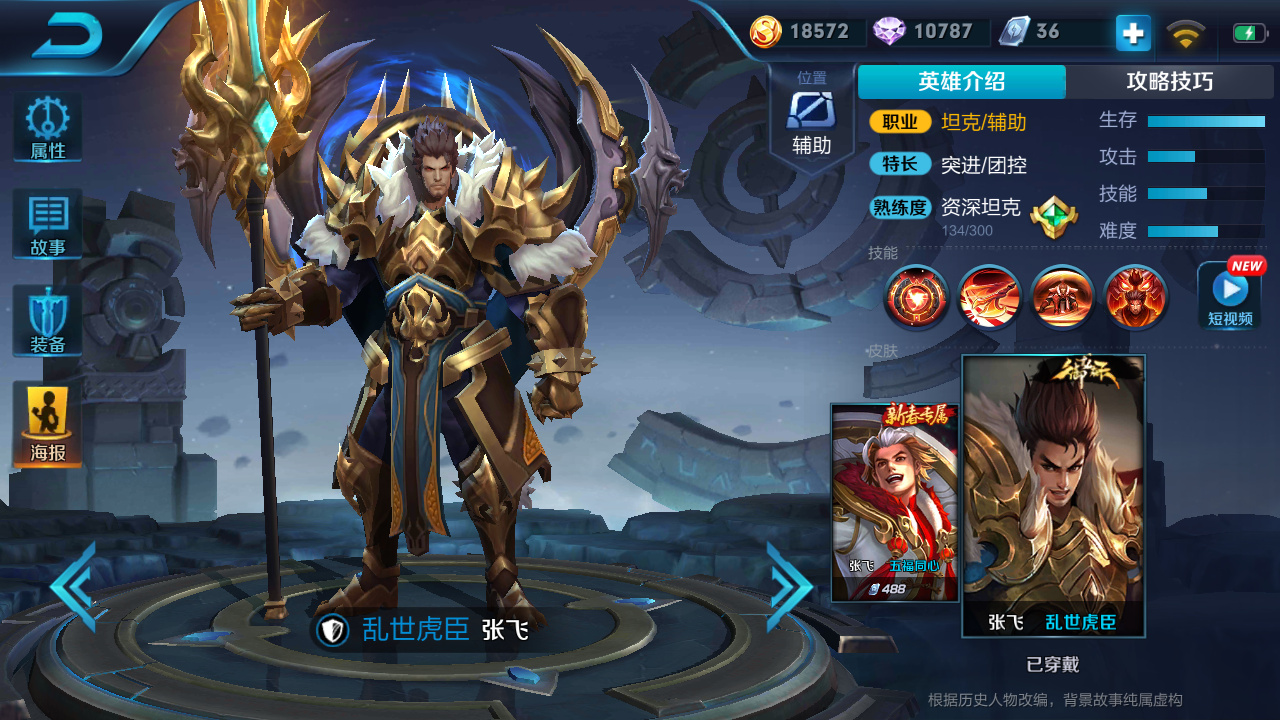Open the 短视频 short video feature
Viewport: 1280px width, 720px height.
[1228, 297]
